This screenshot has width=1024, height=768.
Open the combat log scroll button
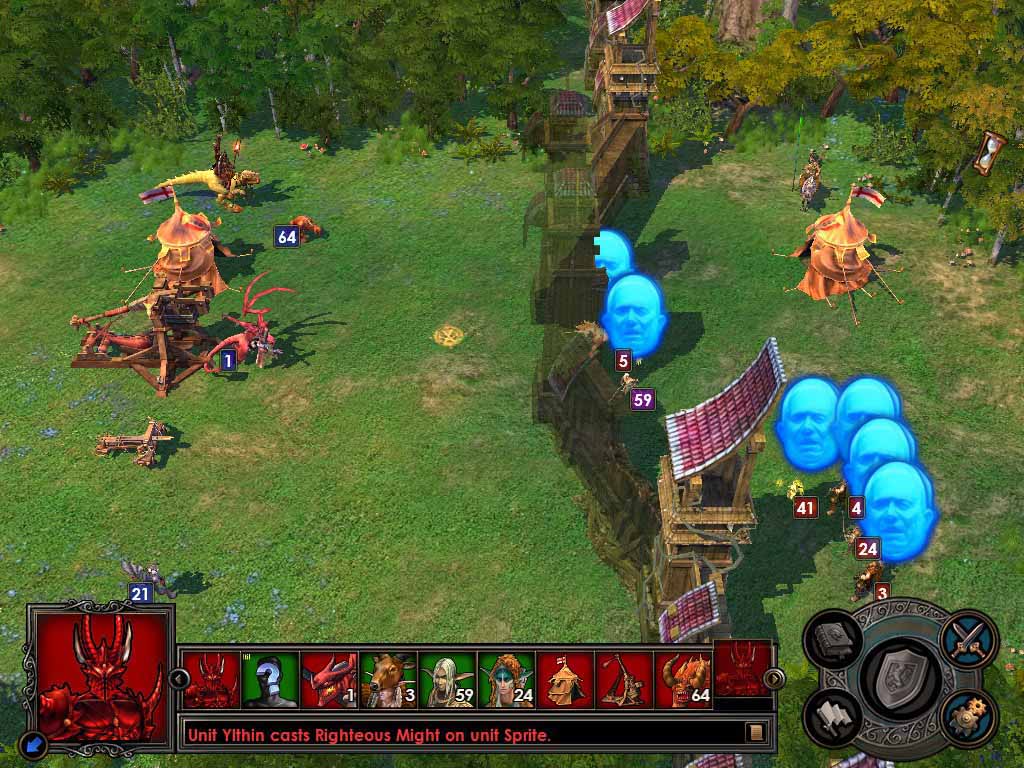pos(757,732)
